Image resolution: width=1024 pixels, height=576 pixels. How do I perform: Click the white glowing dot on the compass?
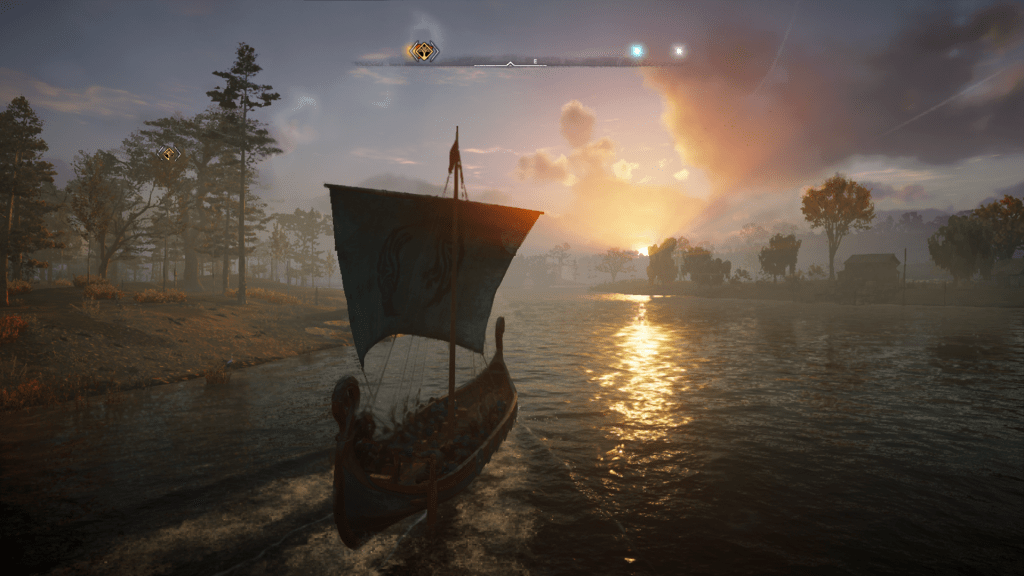click(679, 50)
